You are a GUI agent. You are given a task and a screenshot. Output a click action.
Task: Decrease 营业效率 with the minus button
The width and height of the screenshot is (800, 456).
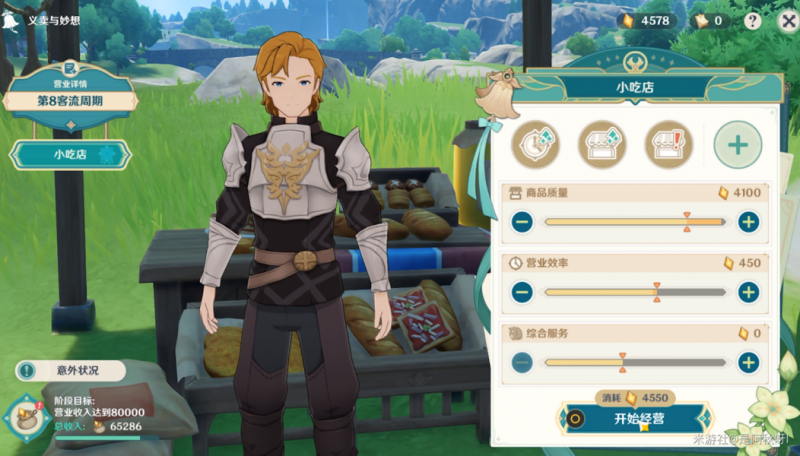point(522,292)
